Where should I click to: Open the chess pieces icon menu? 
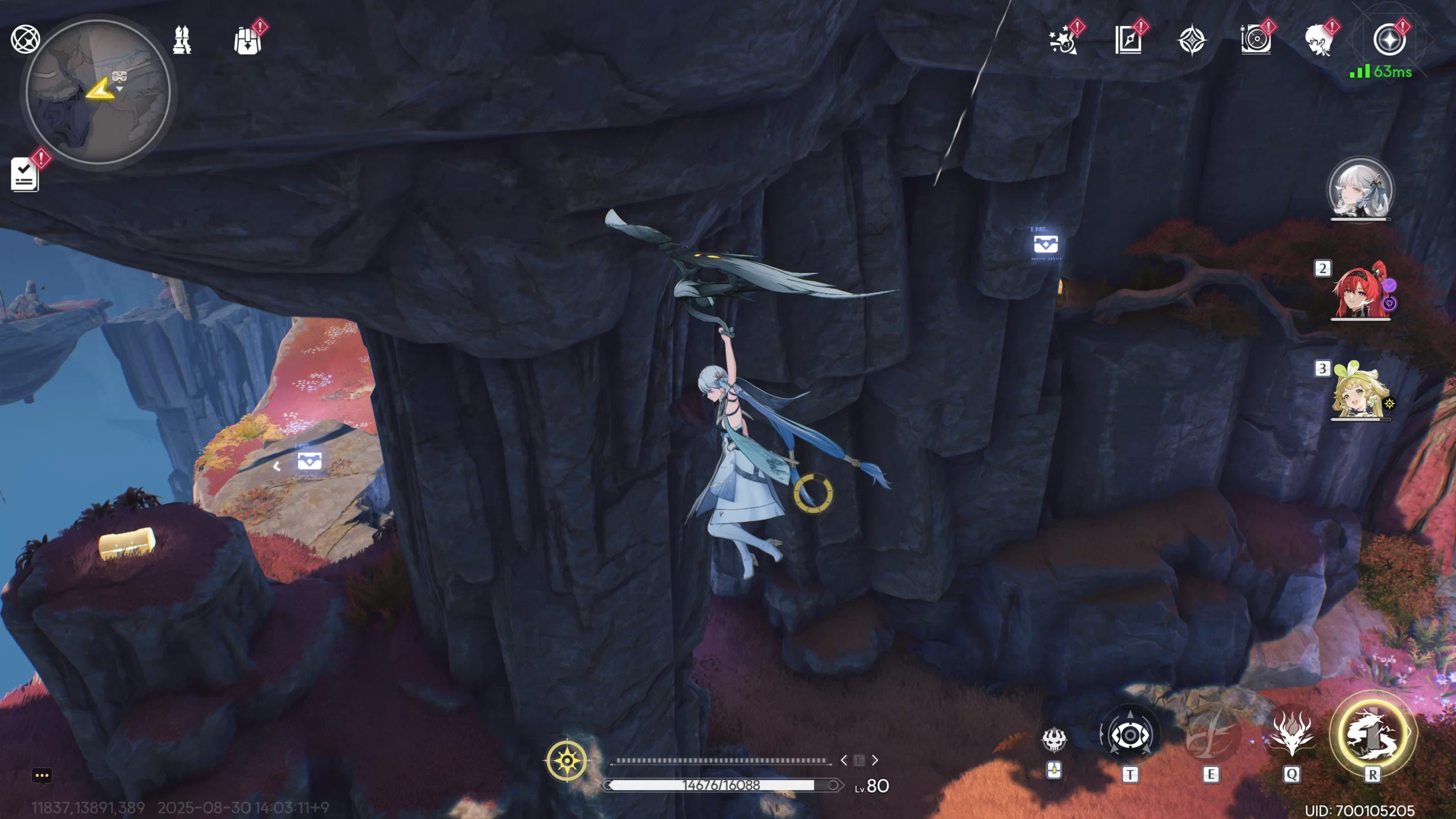pos(182,40)
